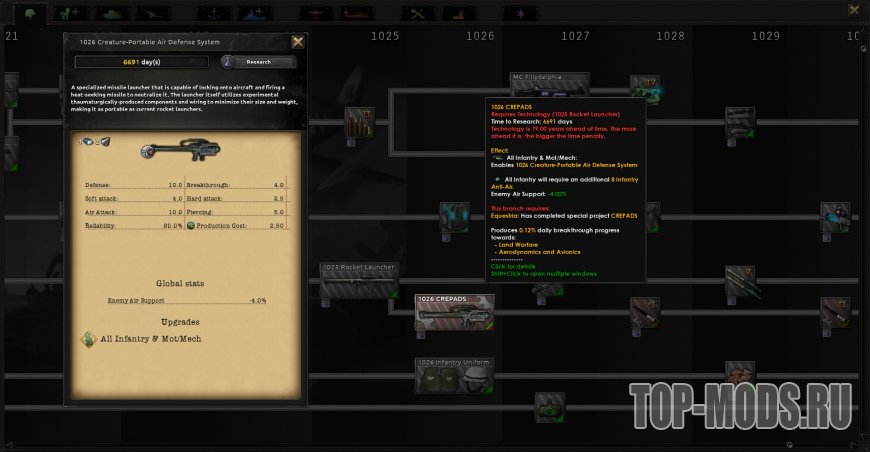Switch to the crossed tools engineering tab
Screen dimensions: 870x452
pos(417,14)
